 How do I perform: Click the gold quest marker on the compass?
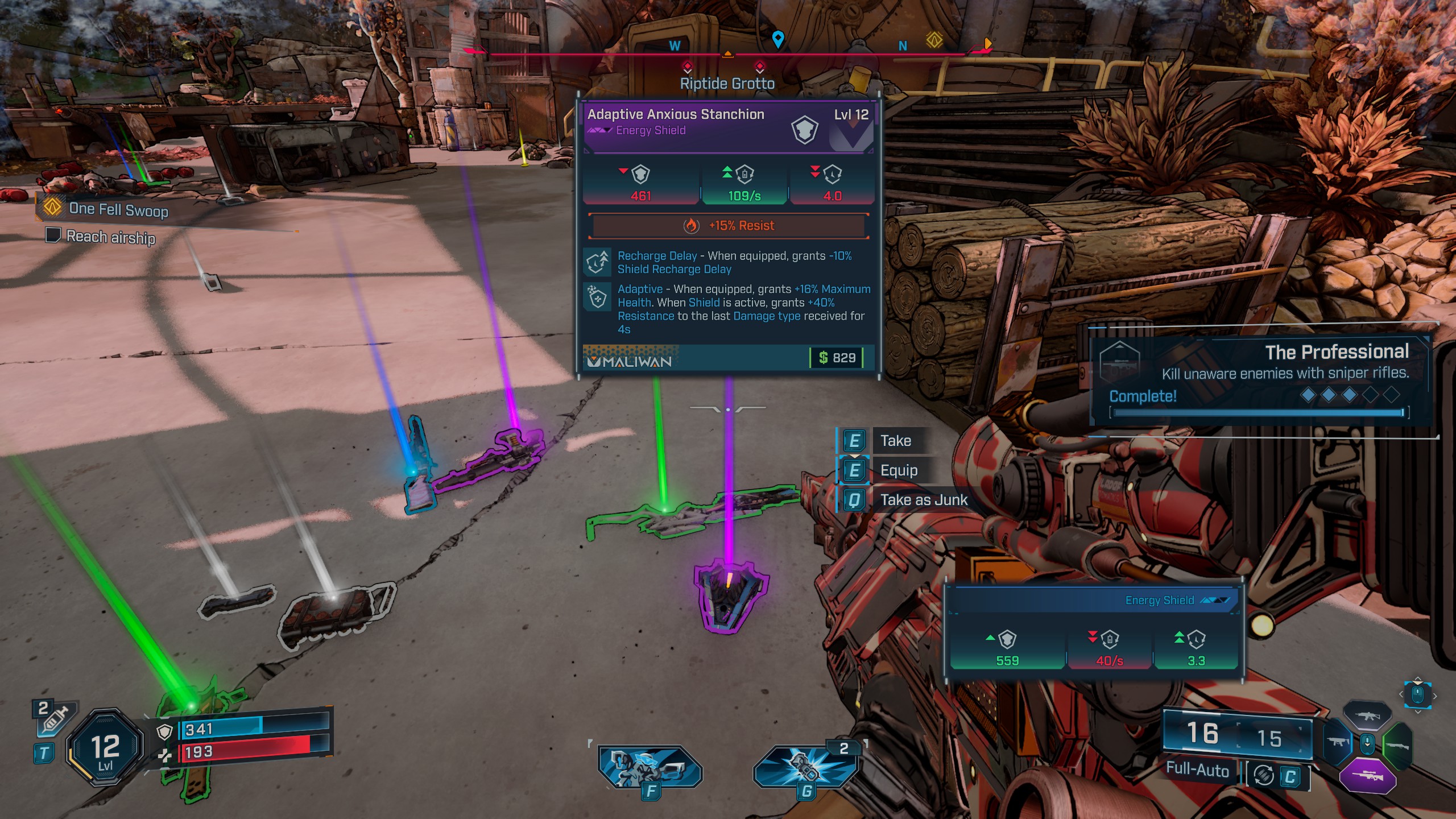coord(934,40)
